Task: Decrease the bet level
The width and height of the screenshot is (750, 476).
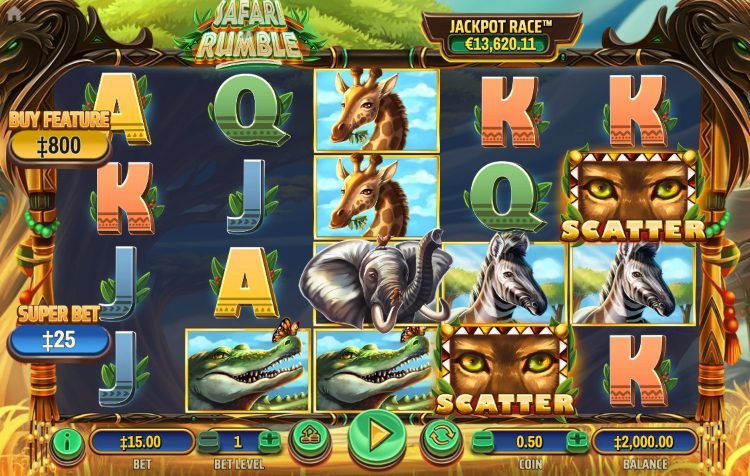Action: coord(206,440)
